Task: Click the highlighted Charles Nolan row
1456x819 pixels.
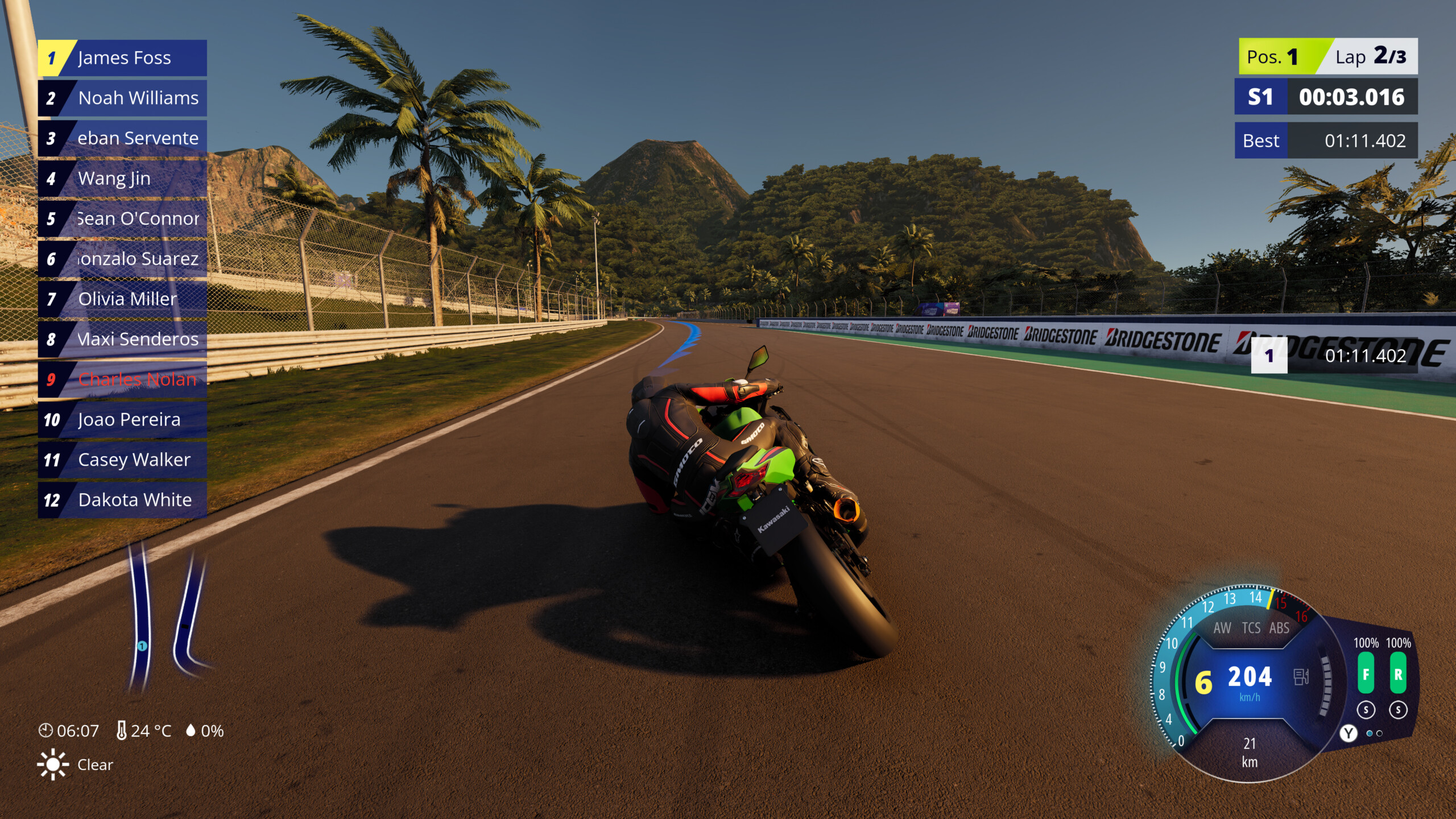Action: (x=123, y=379)
